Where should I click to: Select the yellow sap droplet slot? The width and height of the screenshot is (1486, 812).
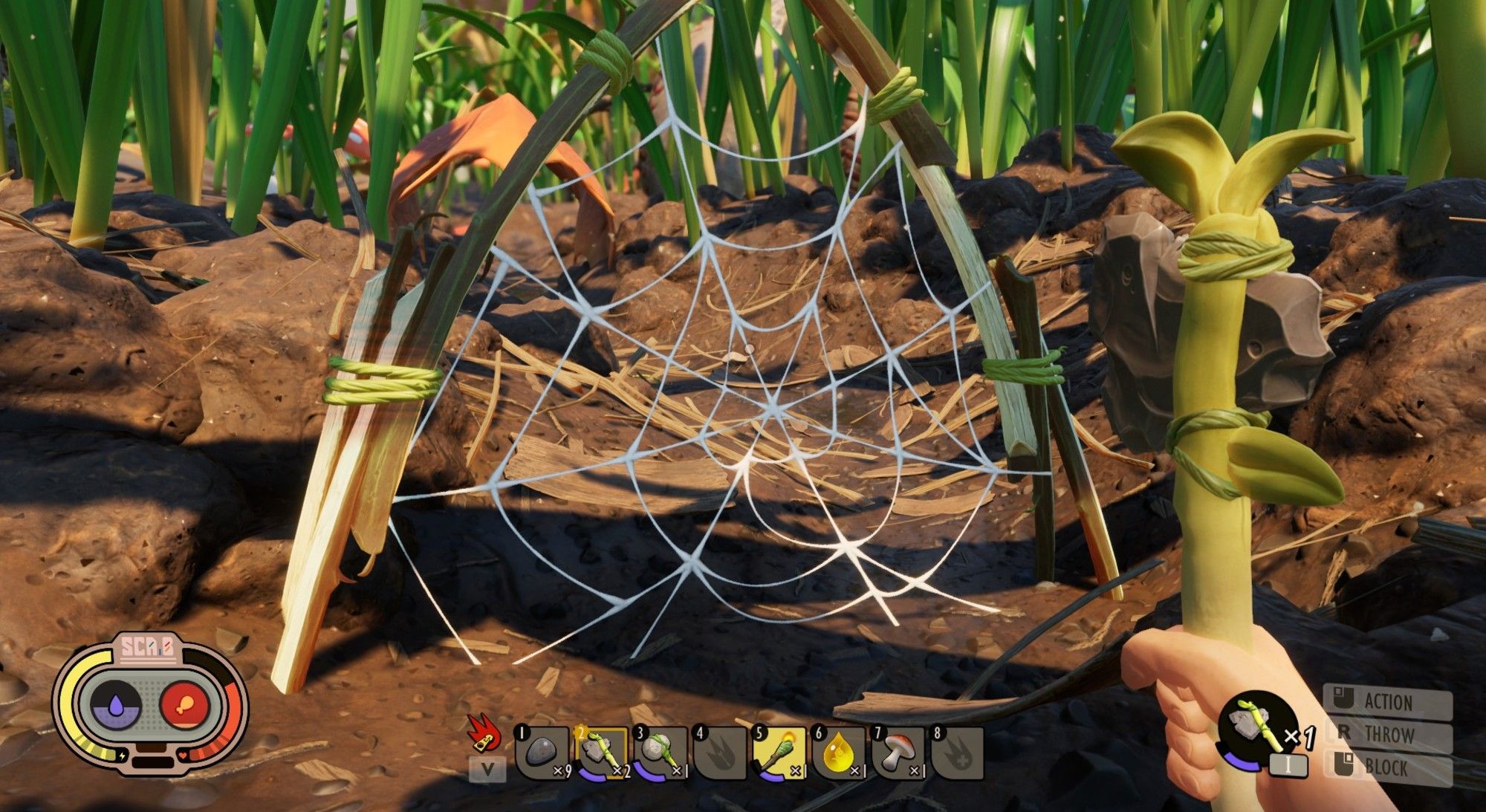click(838, 753)
